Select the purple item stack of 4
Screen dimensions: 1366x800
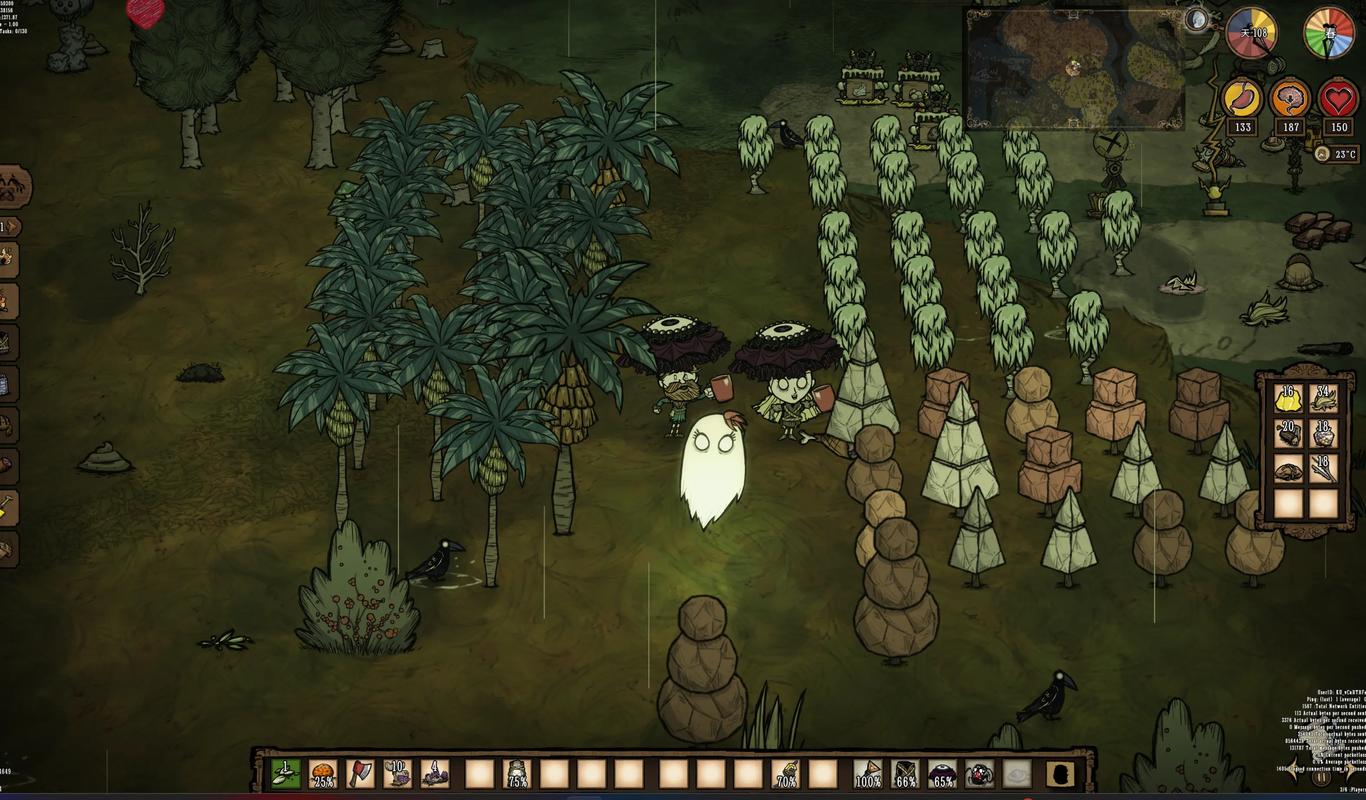[435, 774]
